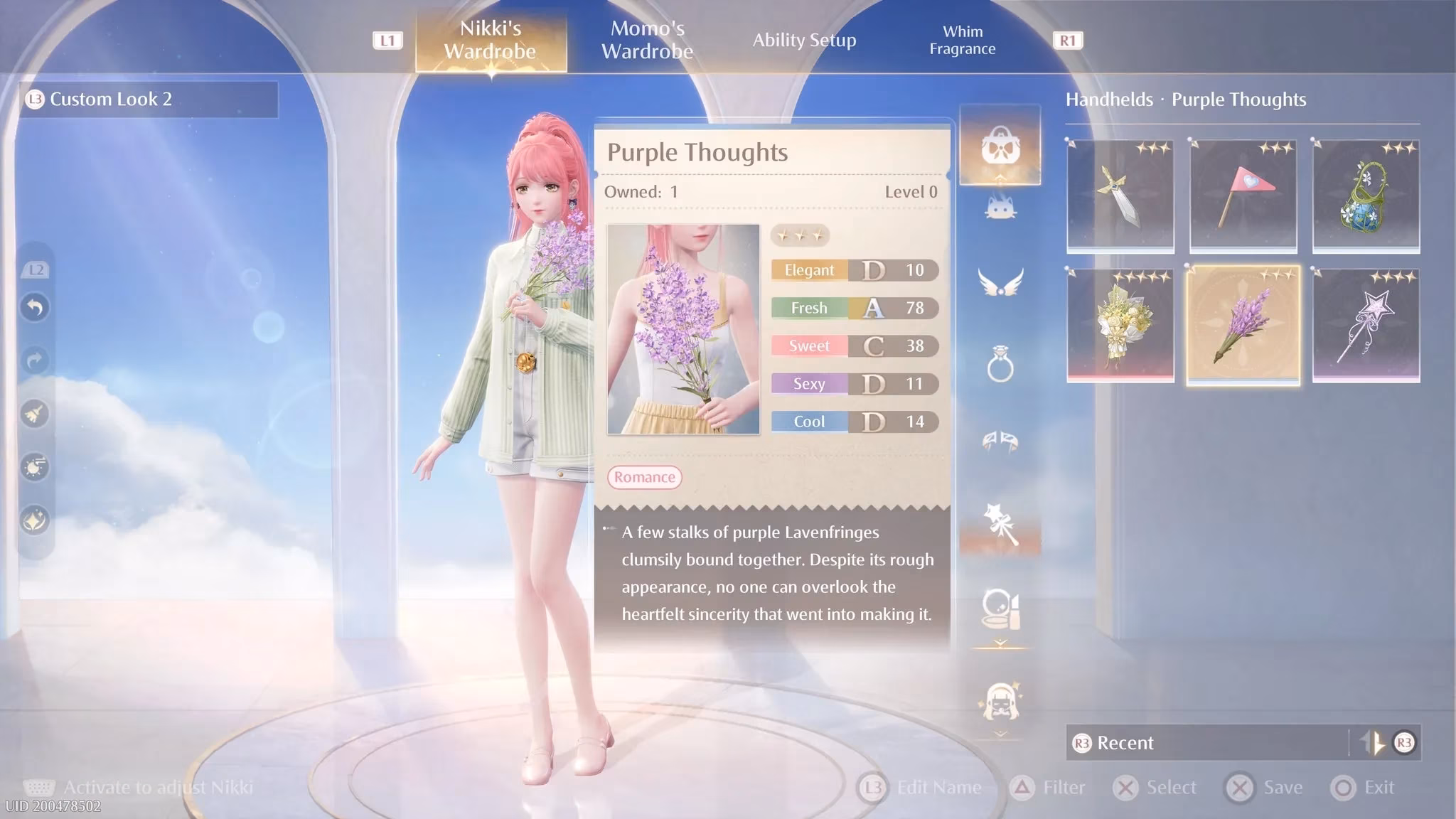Select the Nikki's Wardrobe tab
The image size is (1456, 819).
coord(491,40)
